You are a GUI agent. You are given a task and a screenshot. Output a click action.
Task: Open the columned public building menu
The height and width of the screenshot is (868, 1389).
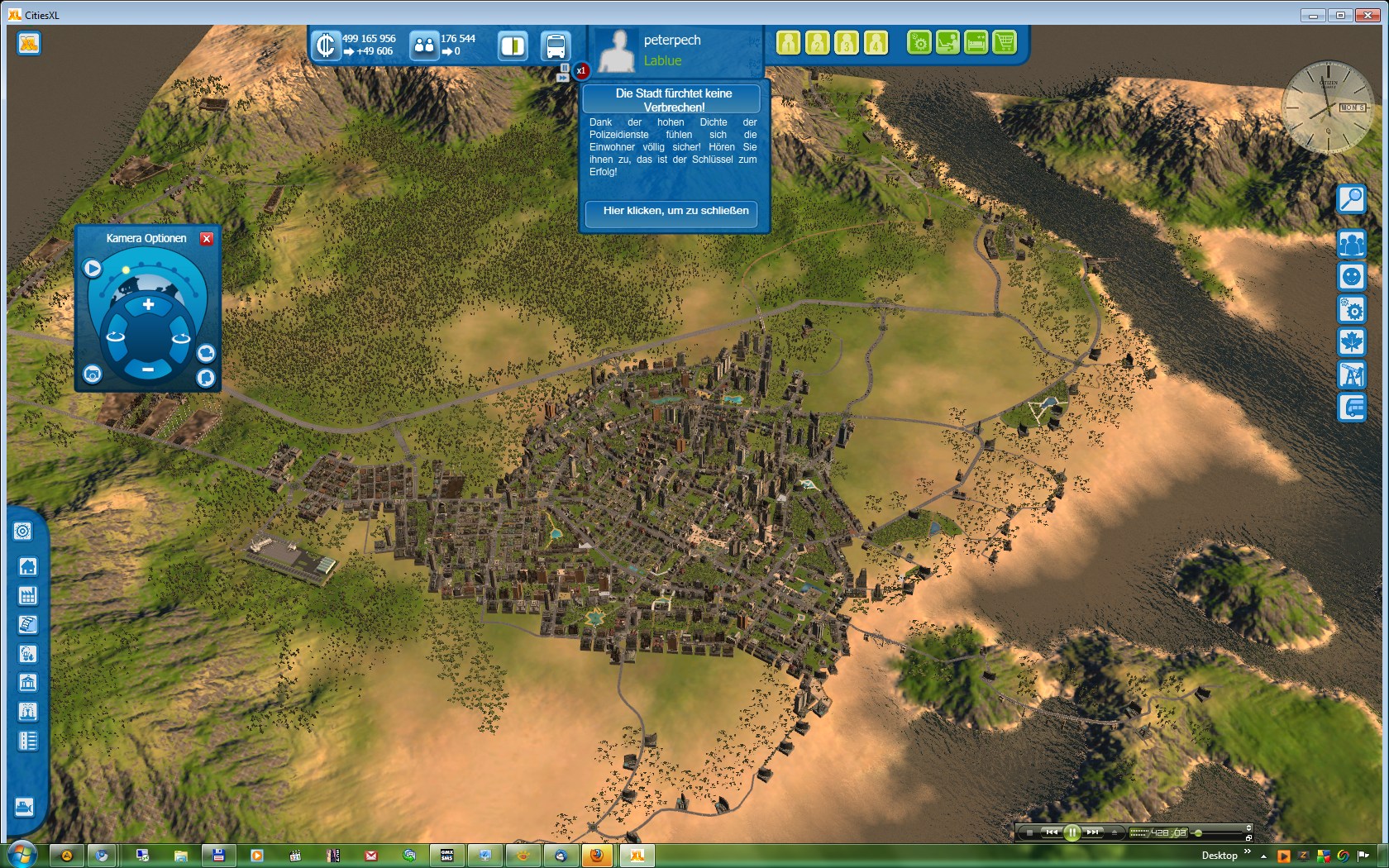27,683
